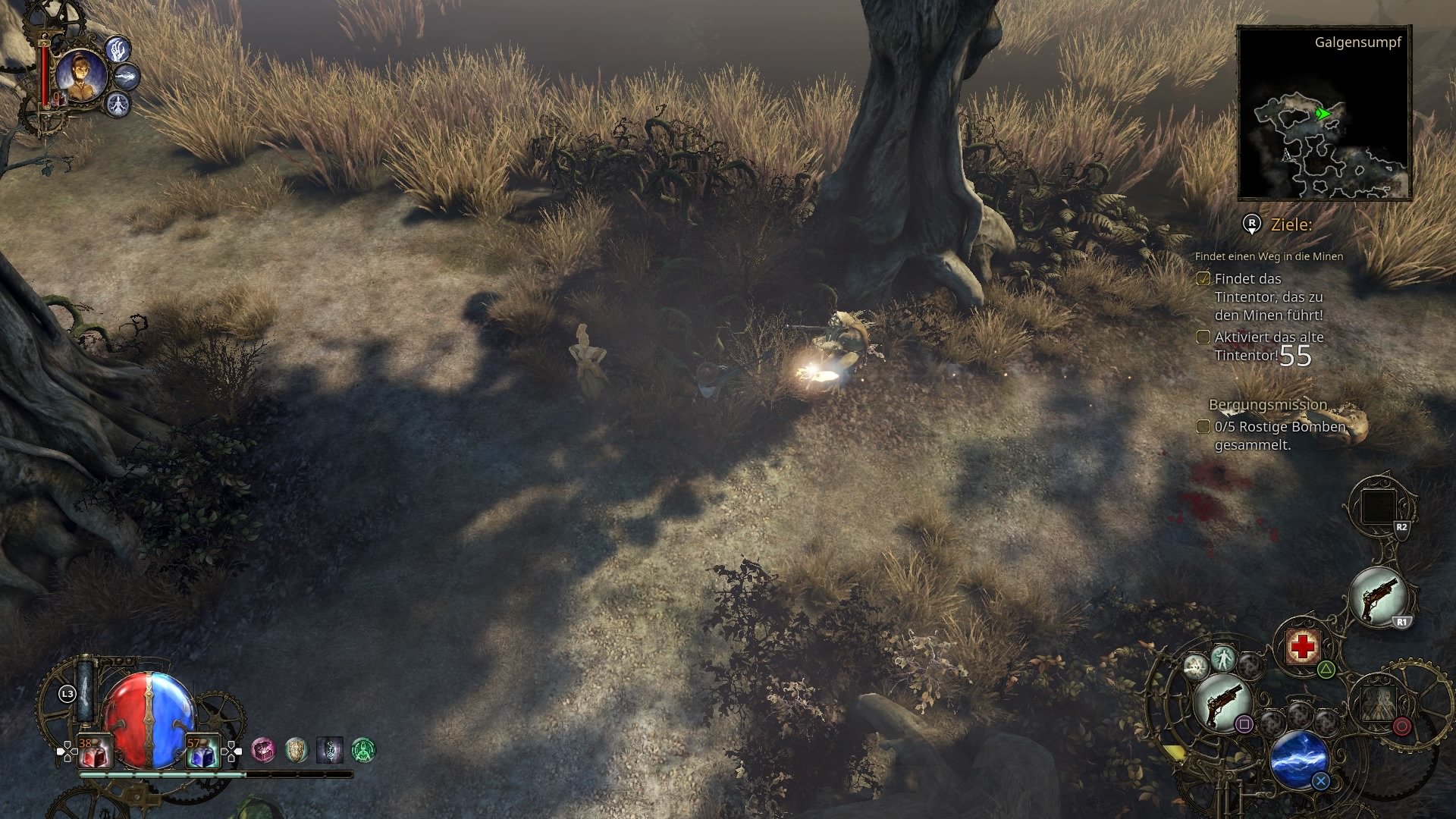Image resolution: width=1456 pixels, height=819 pixels.
Task: Use the red health potion slot
Action: 94,754
